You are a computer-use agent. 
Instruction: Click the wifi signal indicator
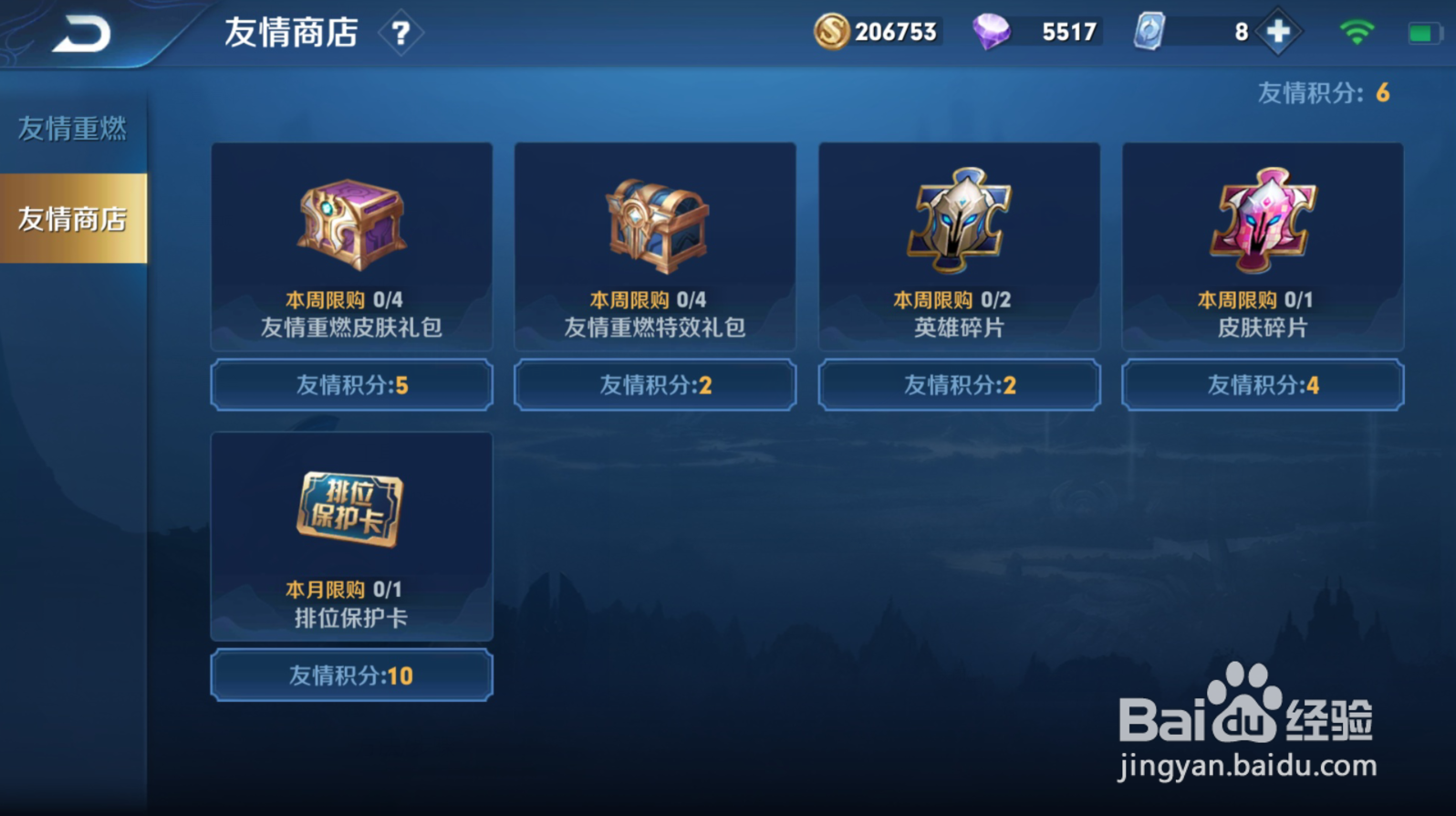click(1357, 30)
